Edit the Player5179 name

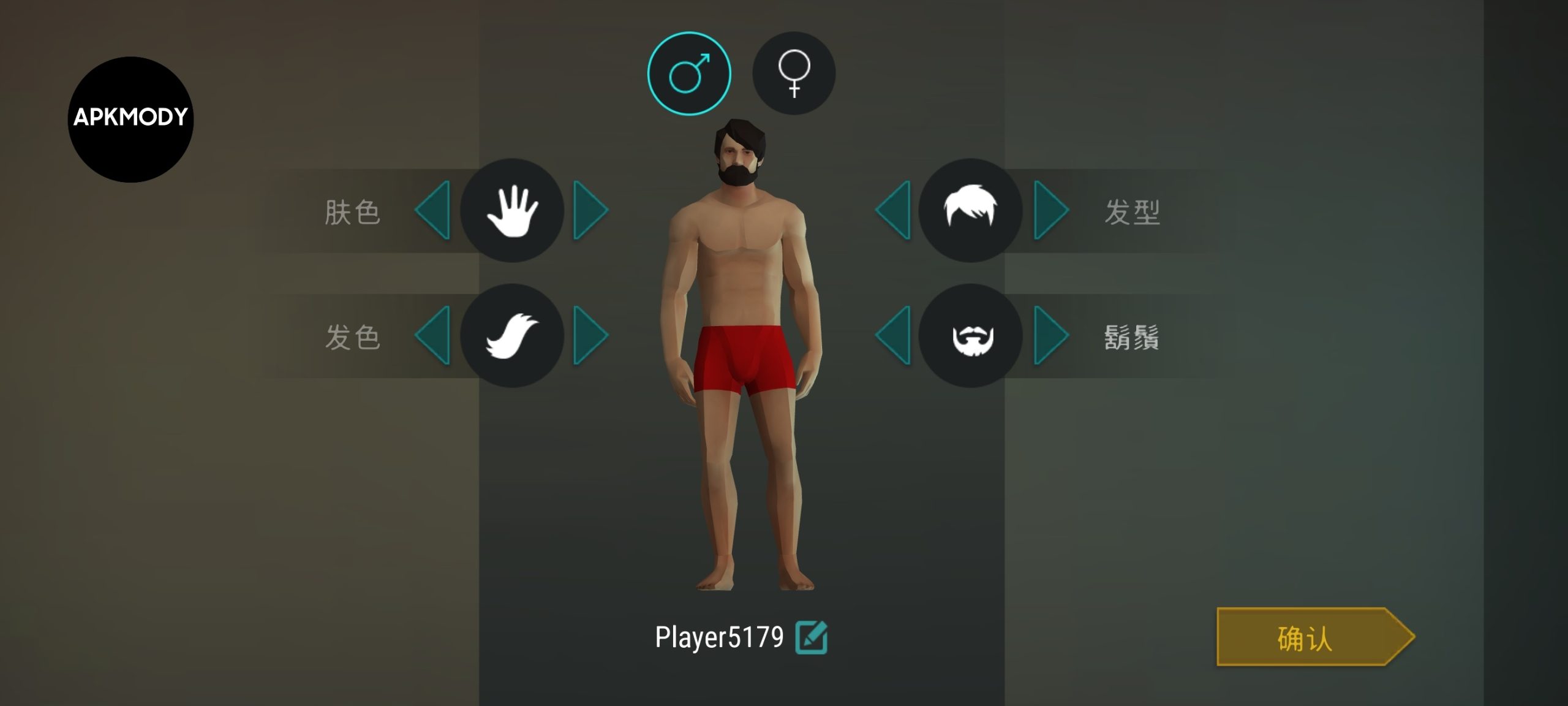click(811, 637)
